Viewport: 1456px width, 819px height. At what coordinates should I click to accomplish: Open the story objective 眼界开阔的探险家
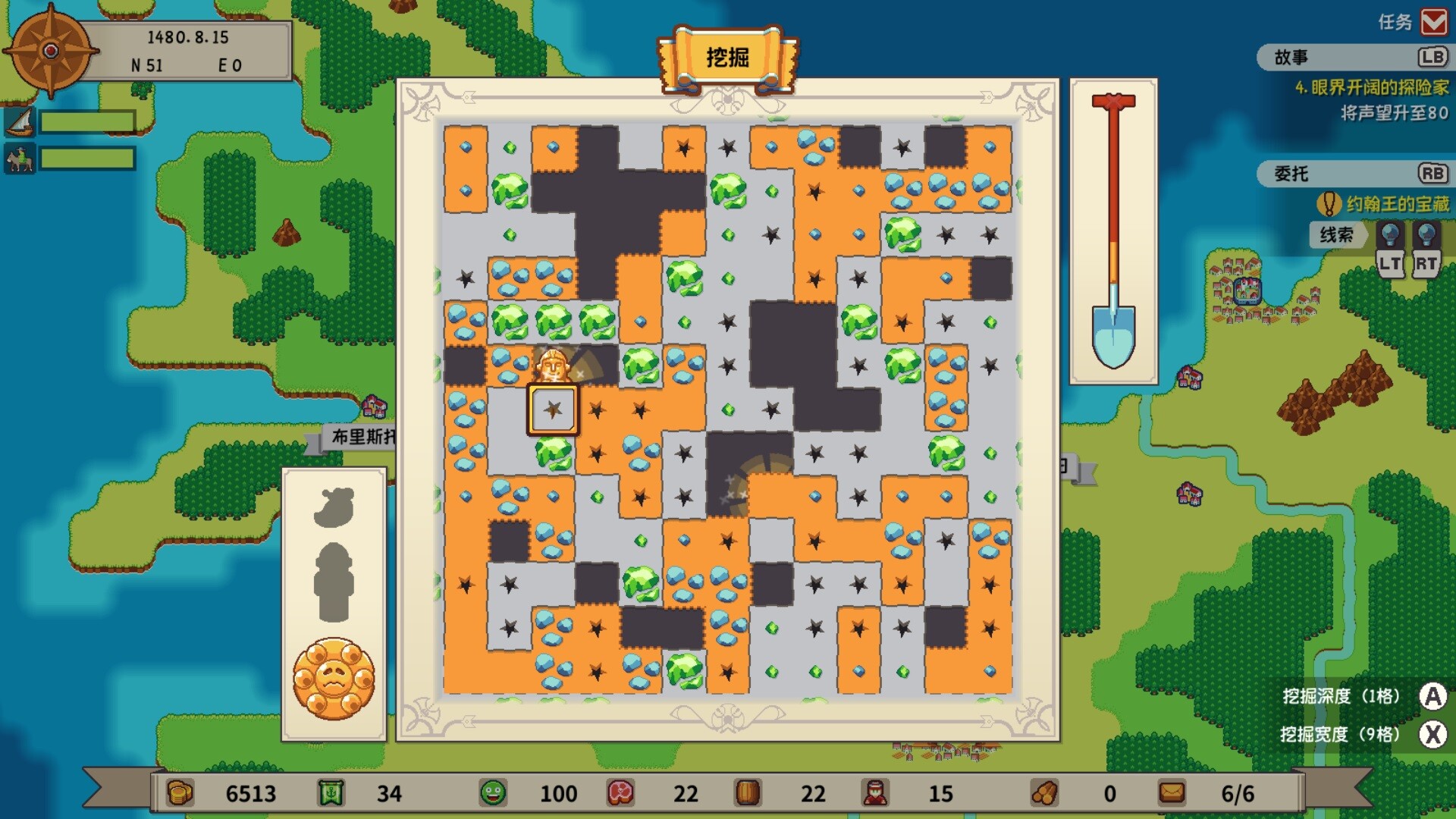pos(1371,88)
